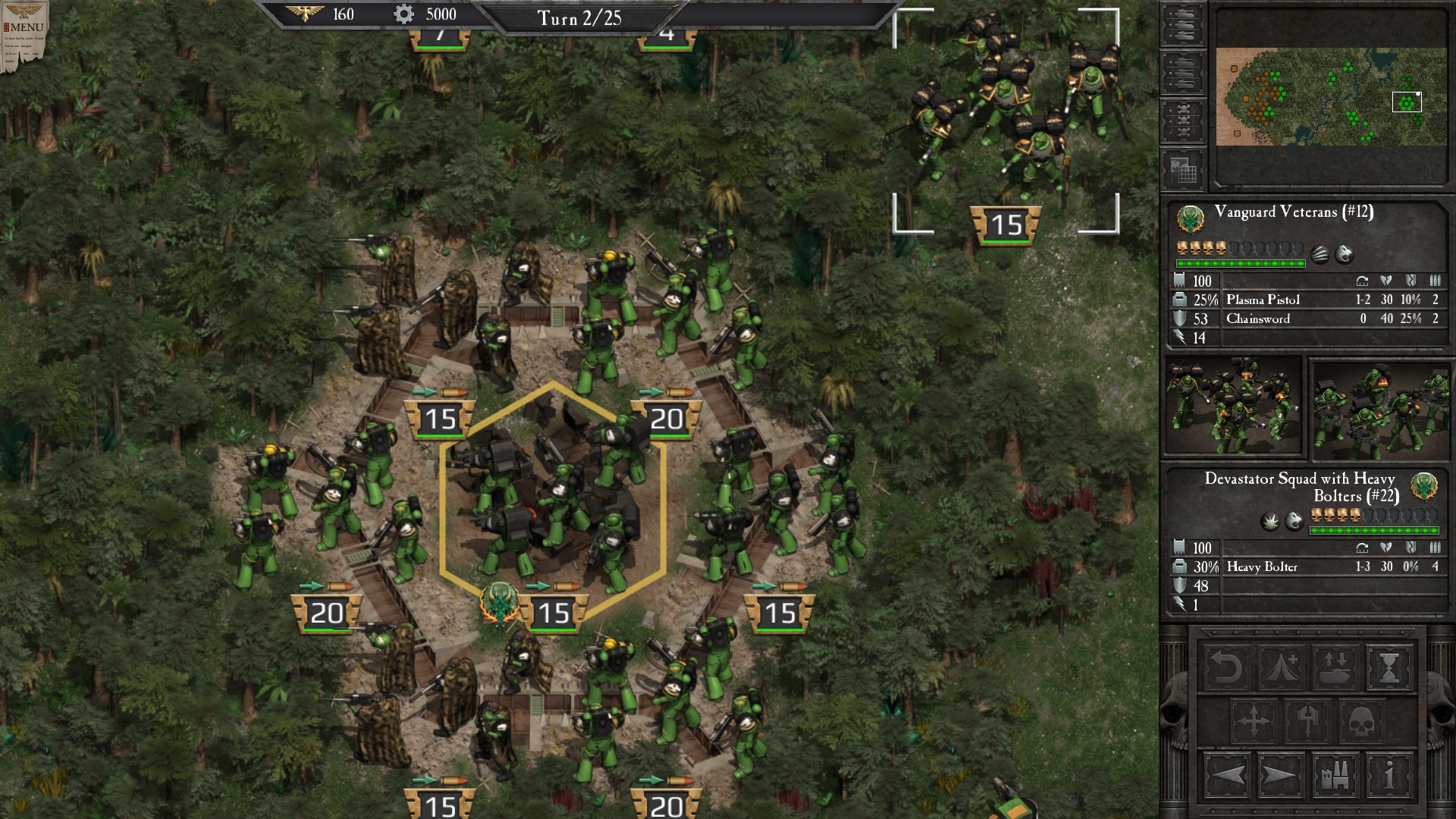Click the hourglass End Turn icon
The image size is (1456, 819).
pyautogui.click(x=1389, y=669)
